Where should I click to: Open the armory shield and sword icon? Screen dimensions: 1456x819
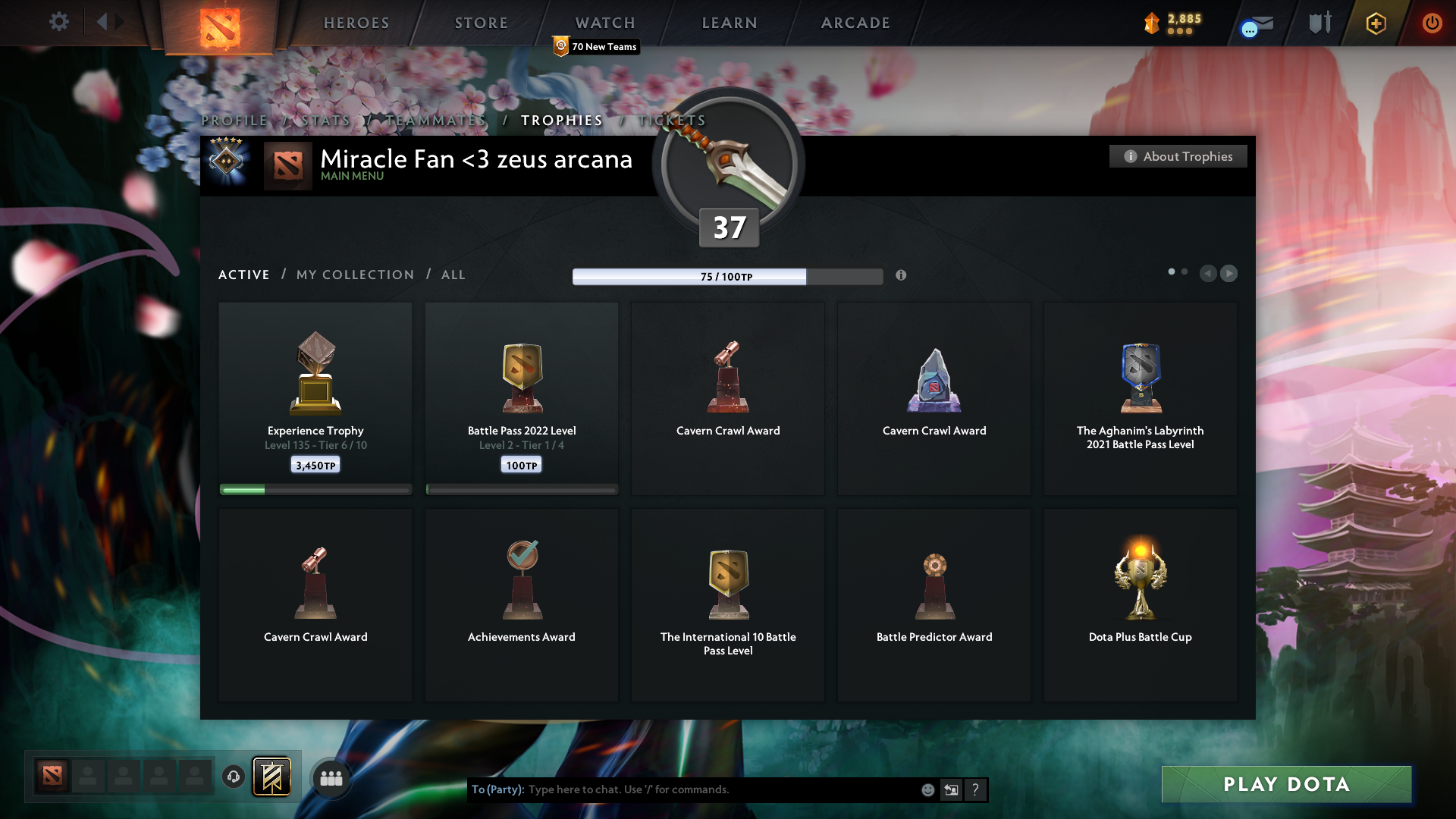1319,23
